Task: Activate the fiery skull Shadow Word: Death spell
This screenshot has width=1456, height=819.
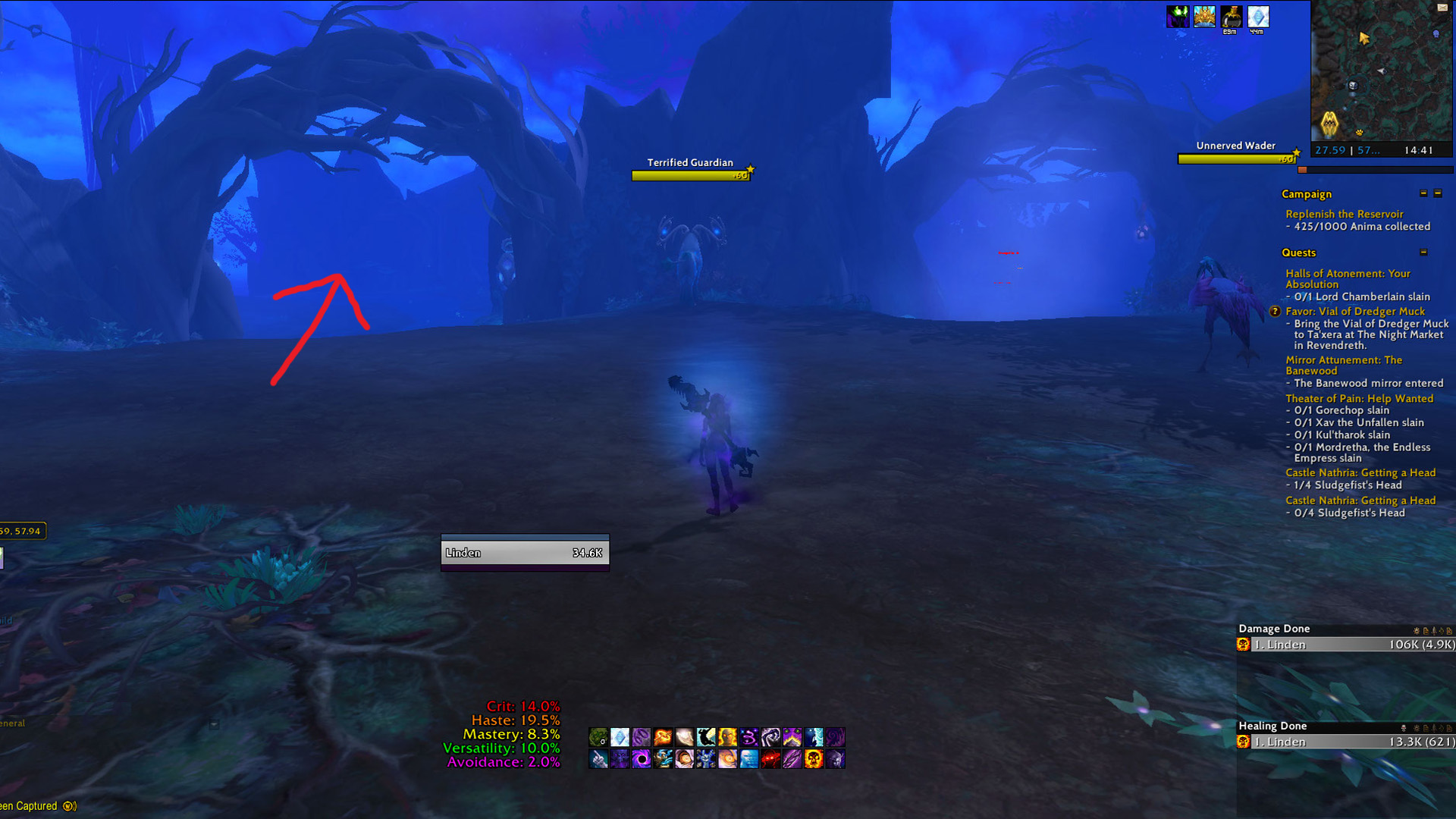Action: [x=814, y=758]
